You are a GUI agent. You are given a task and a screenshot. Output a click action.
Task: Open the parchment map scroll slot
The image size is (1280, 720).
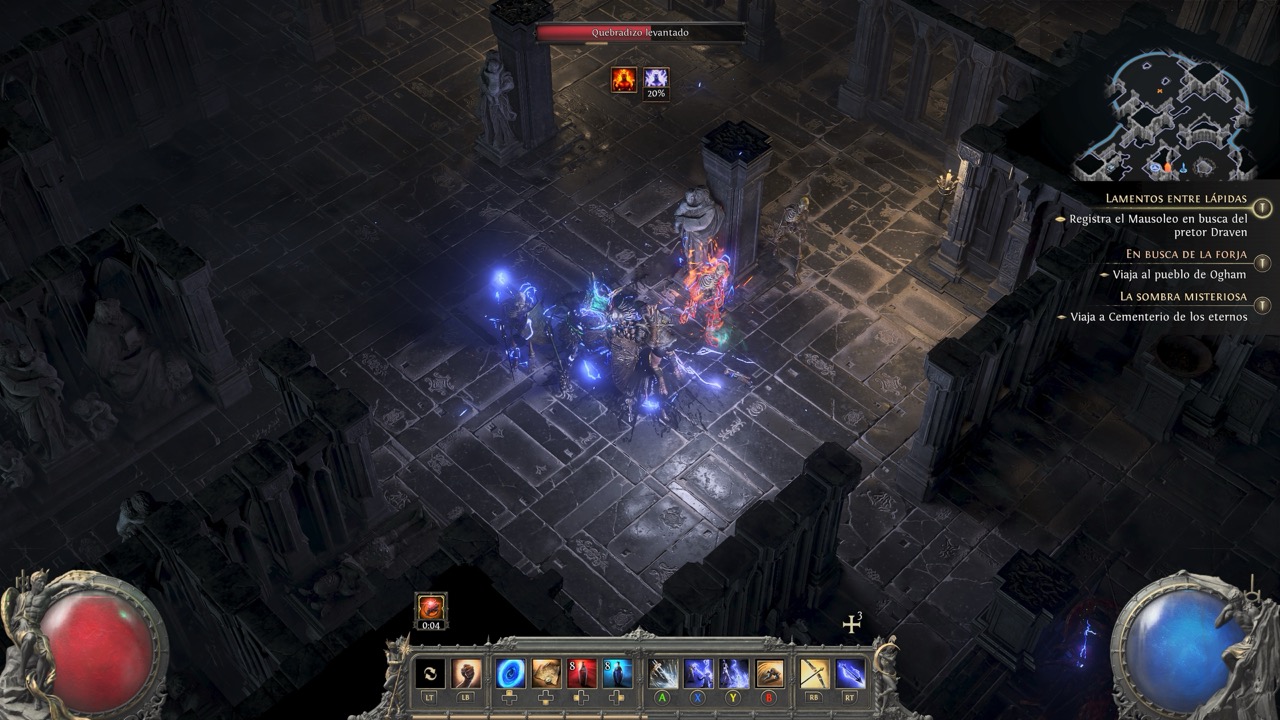point(546,673)
